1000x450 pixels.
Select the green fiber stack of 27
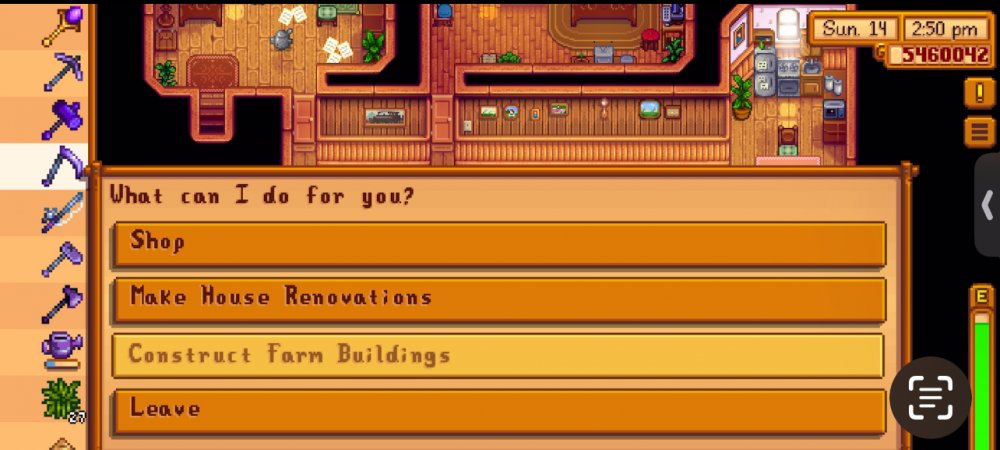pyautogui.click(x=61, y=399)
